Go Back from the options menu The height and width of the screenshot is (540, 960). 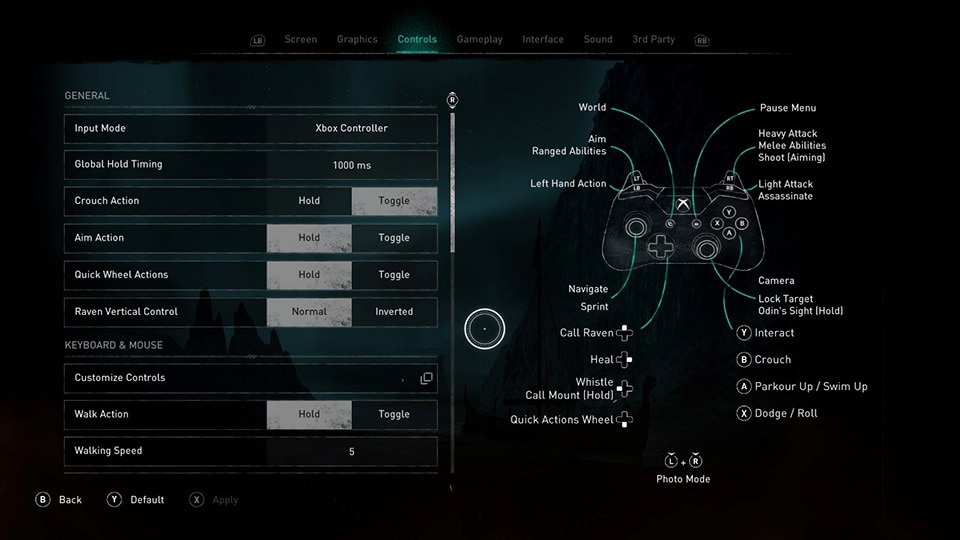click(59, 500)
